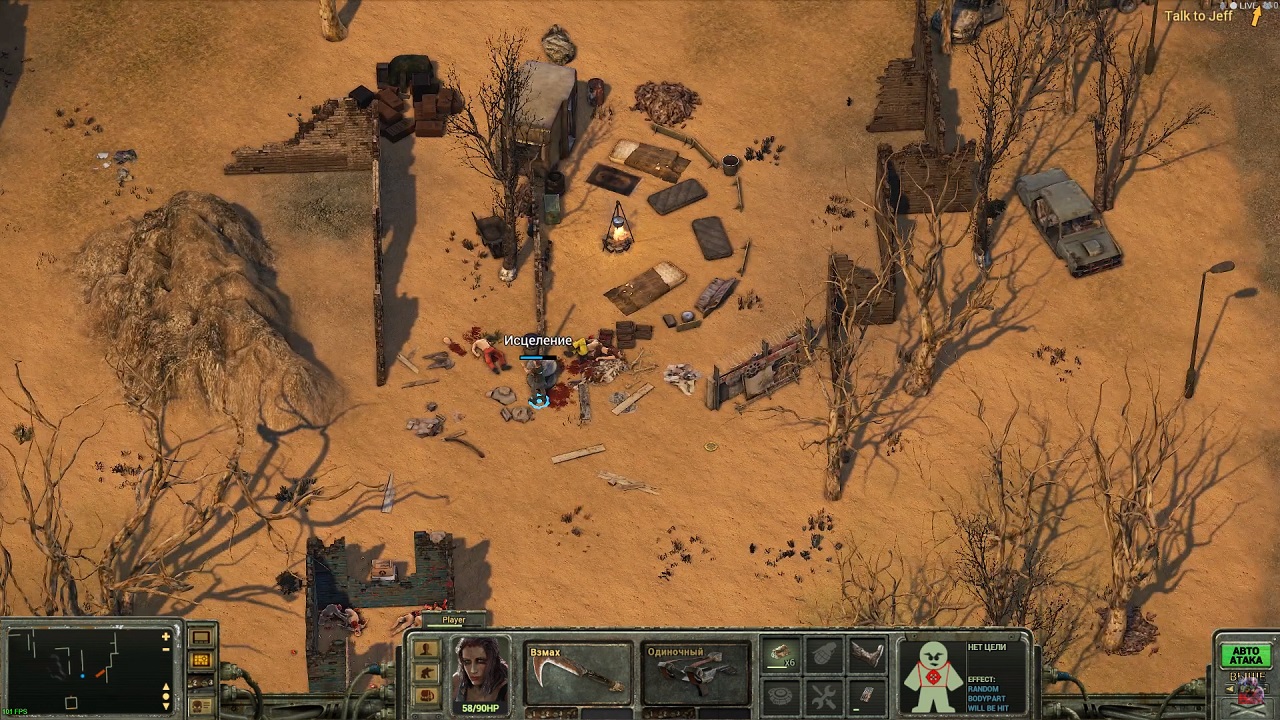This screenshot has width=1280, height=720.
Task: Open the pip-screen monitor icon beside minimap
Action: (x=202, y=637)
